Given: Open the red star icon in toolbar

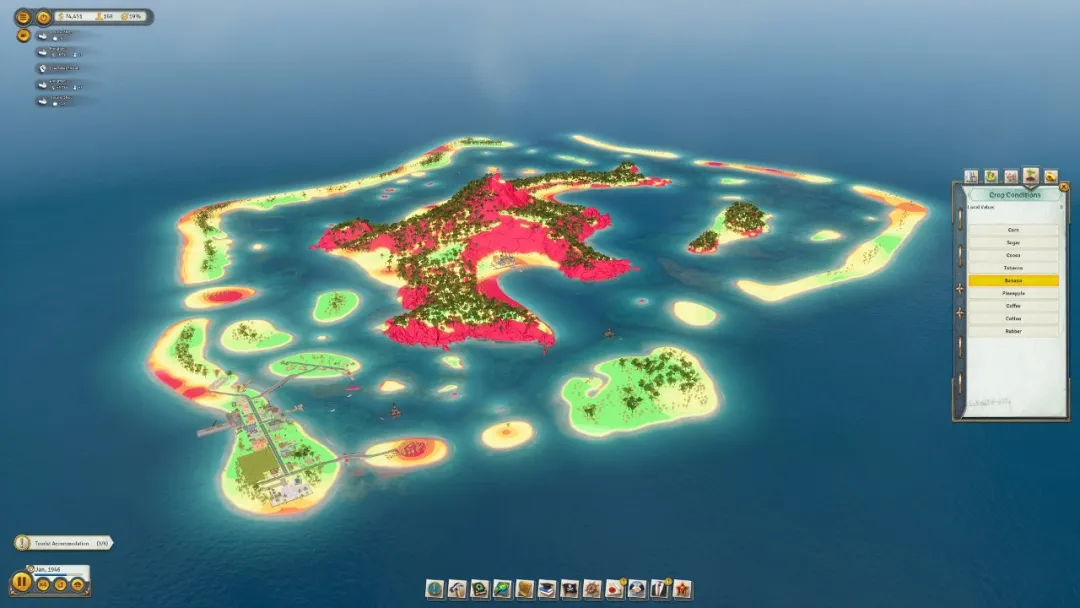Looking at the screenshot, I should pyautogui.click(x=682, y=589).
